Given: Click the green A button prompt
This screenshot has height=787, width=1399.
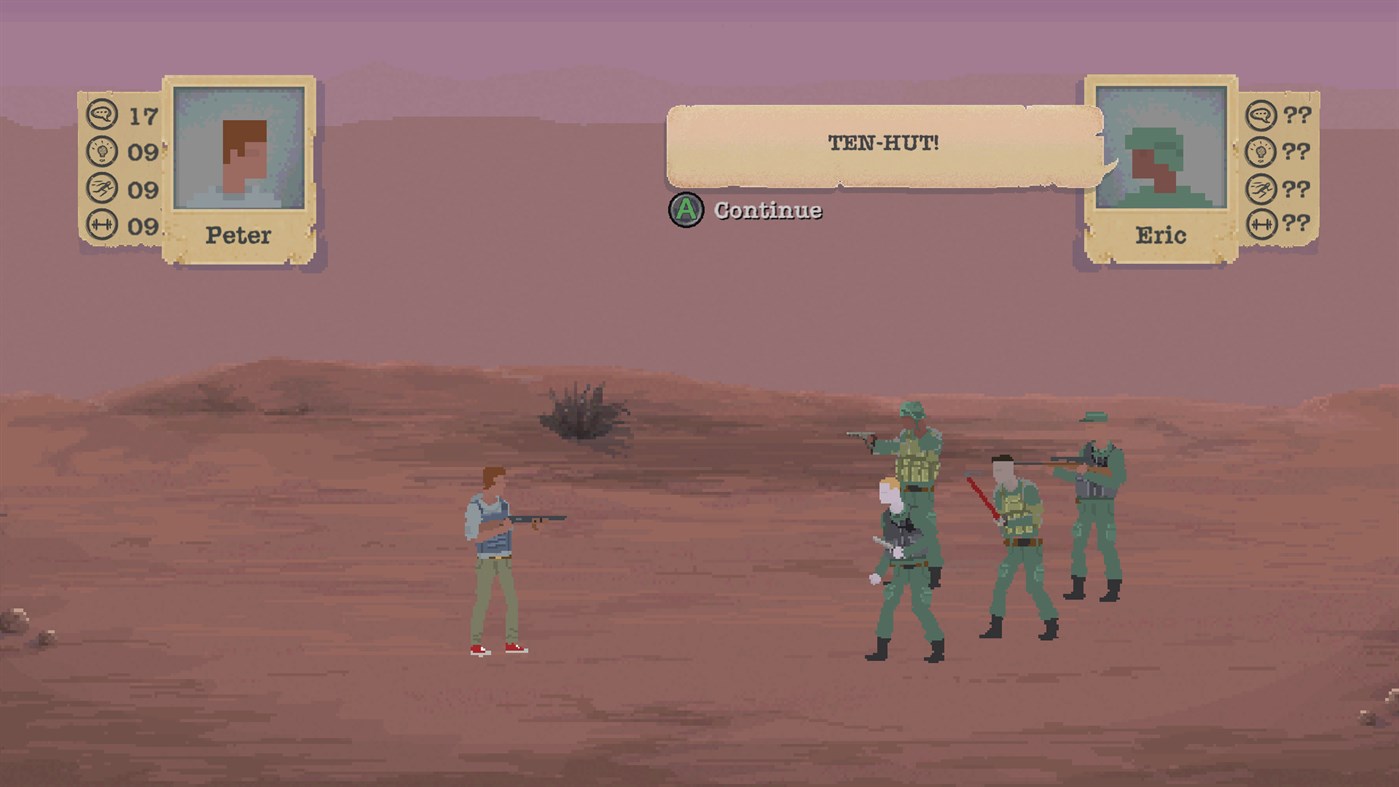Looking at the screenshot, I should pyautogui.click(x=686, y=211).
